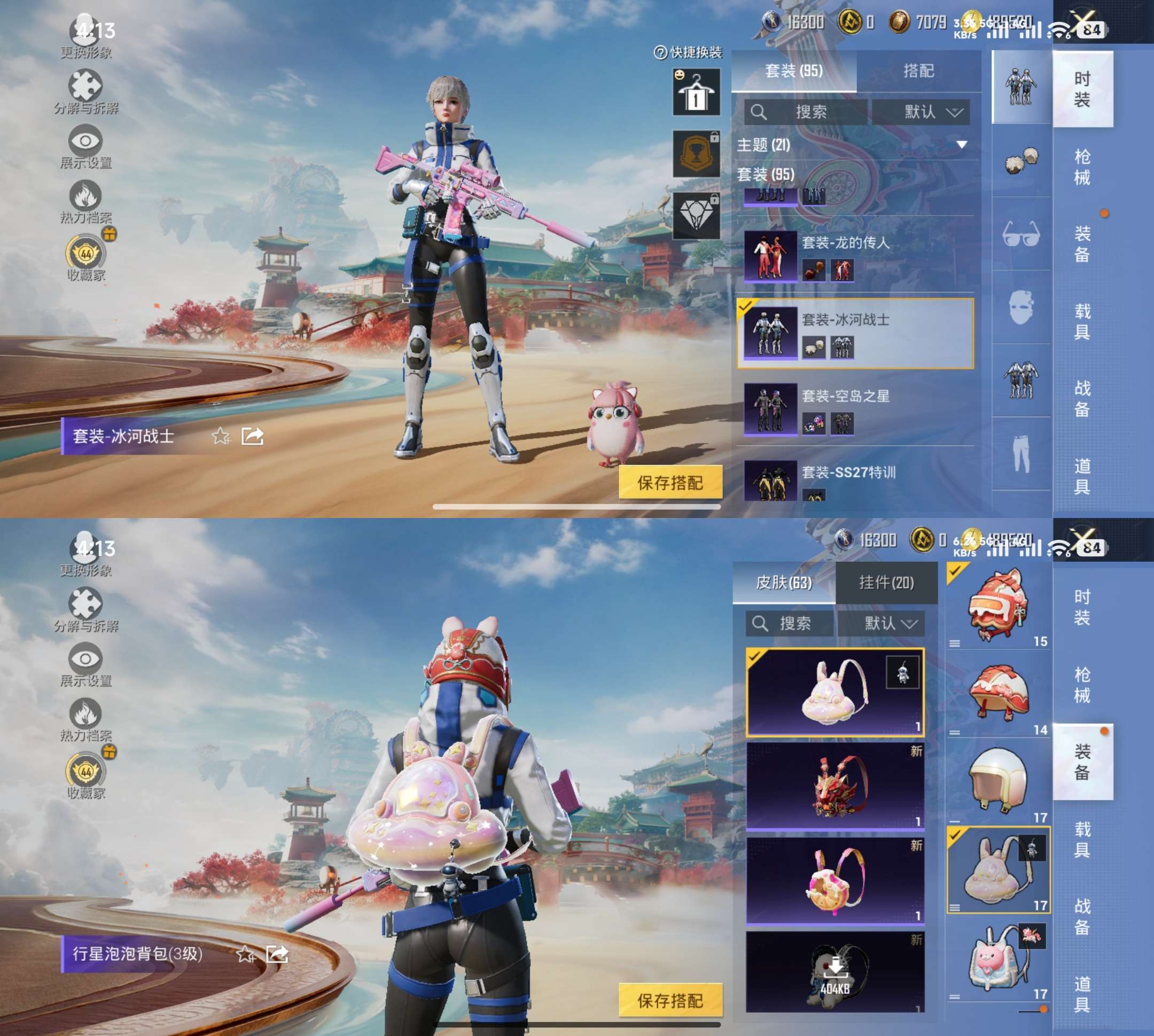The width and height of the screenshot is (1154, 1036).
Task: Click the locked diamond emblem icon
Action: (696, 216)
